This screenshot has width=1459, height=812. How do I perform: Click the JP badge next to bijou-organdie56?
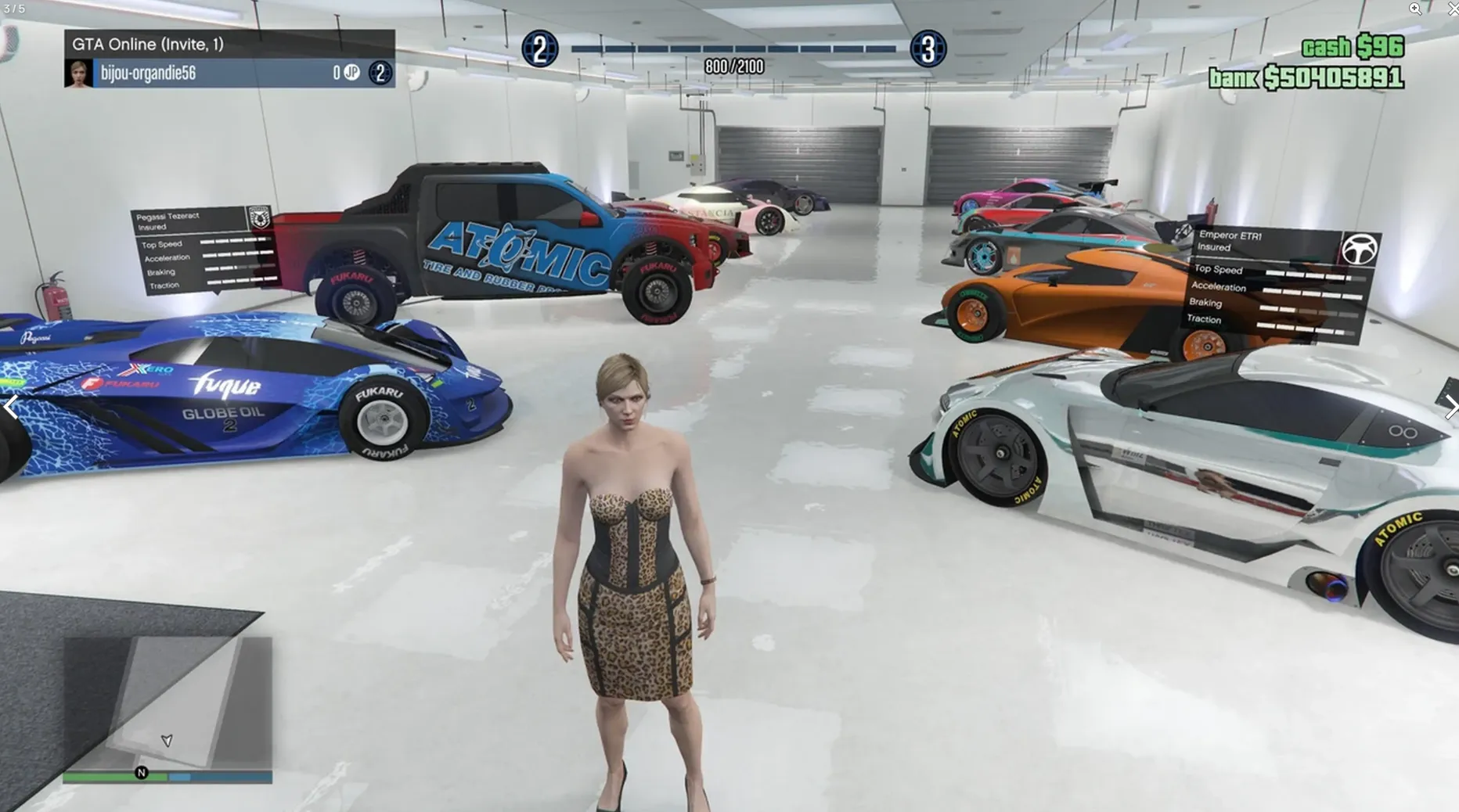(x=351, y=72)
